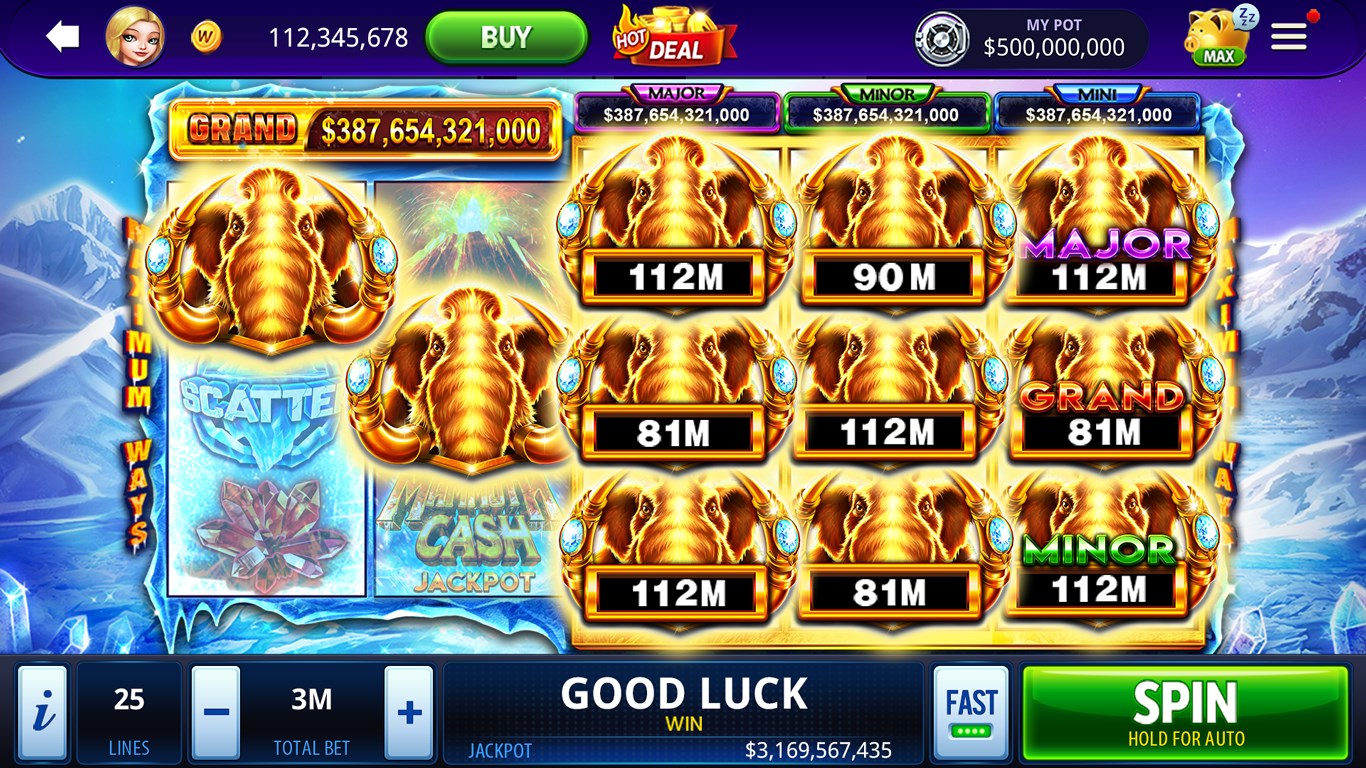
Task: Toggle FAST spin mode
Action: (x=971, y=711)
